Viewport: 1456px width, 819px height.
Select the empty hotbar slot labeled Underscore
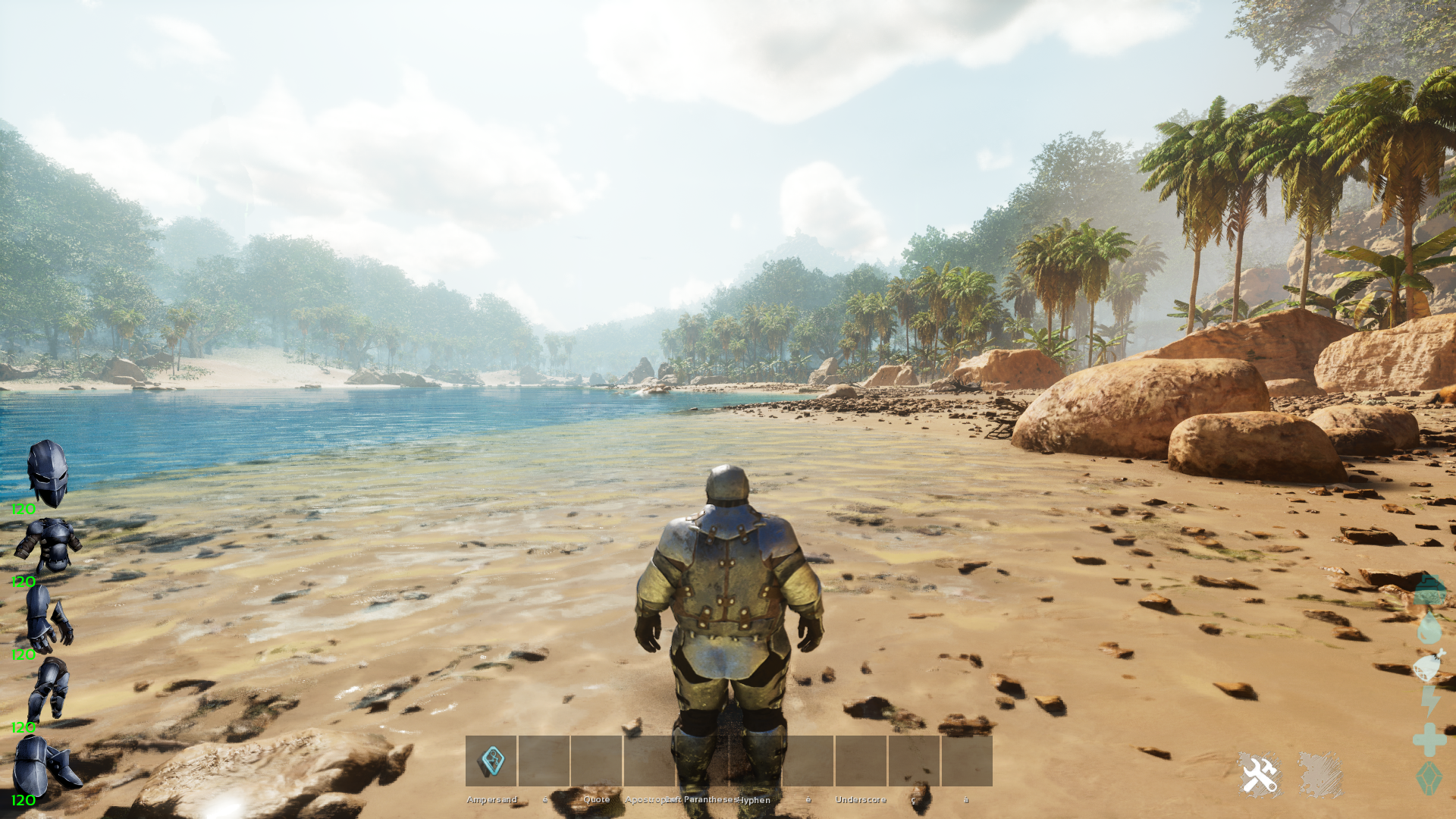click(x=861, y=761)
